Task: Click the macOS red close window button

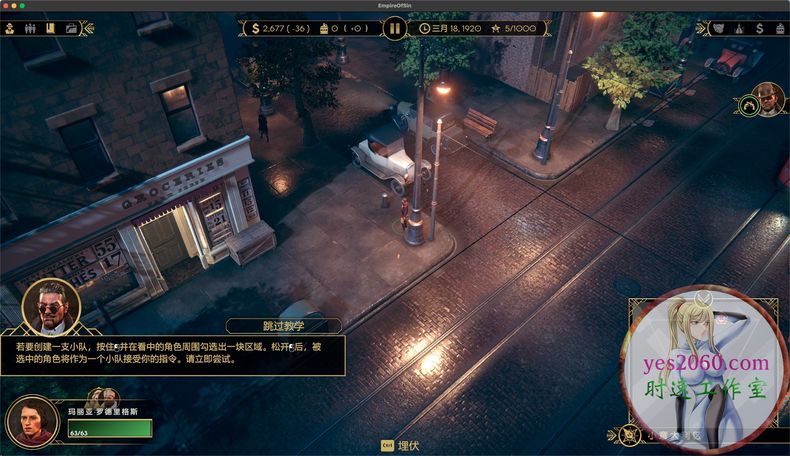Action: point(7,5)
